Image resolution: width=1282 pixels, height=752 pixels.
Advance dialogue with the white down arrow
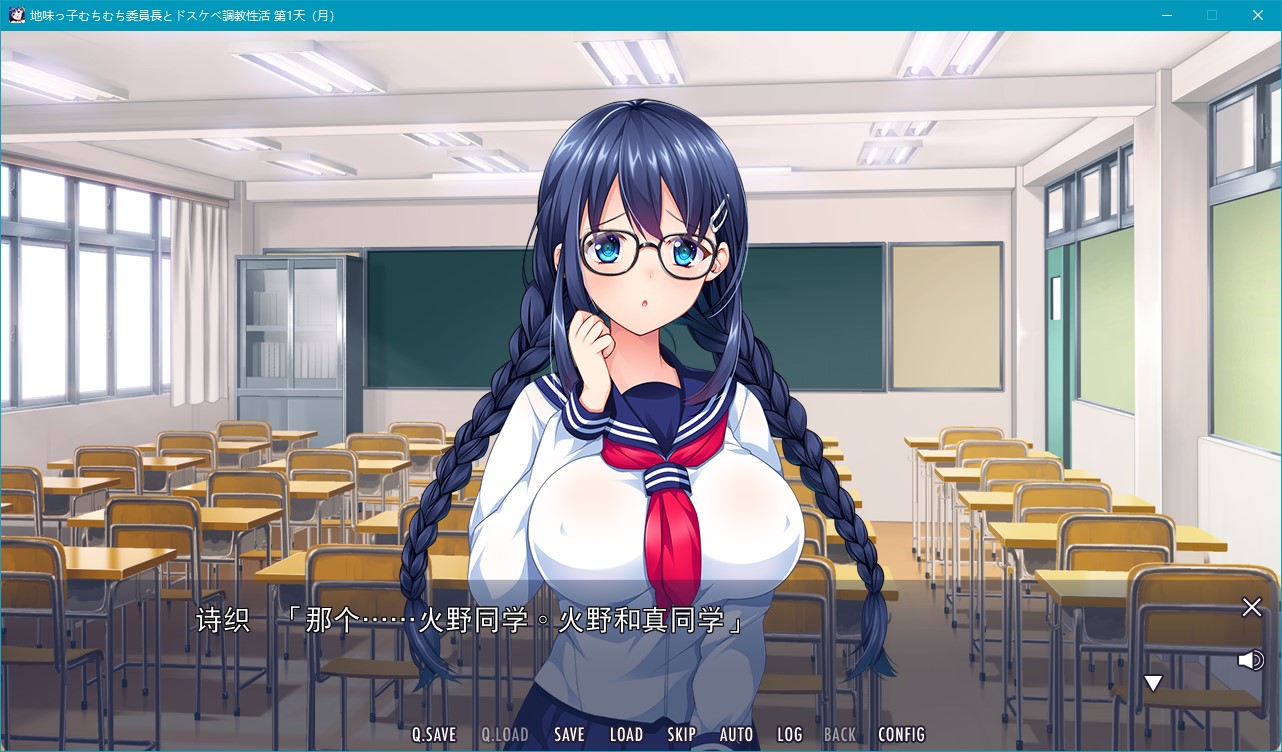click(x=1153, y=683)
